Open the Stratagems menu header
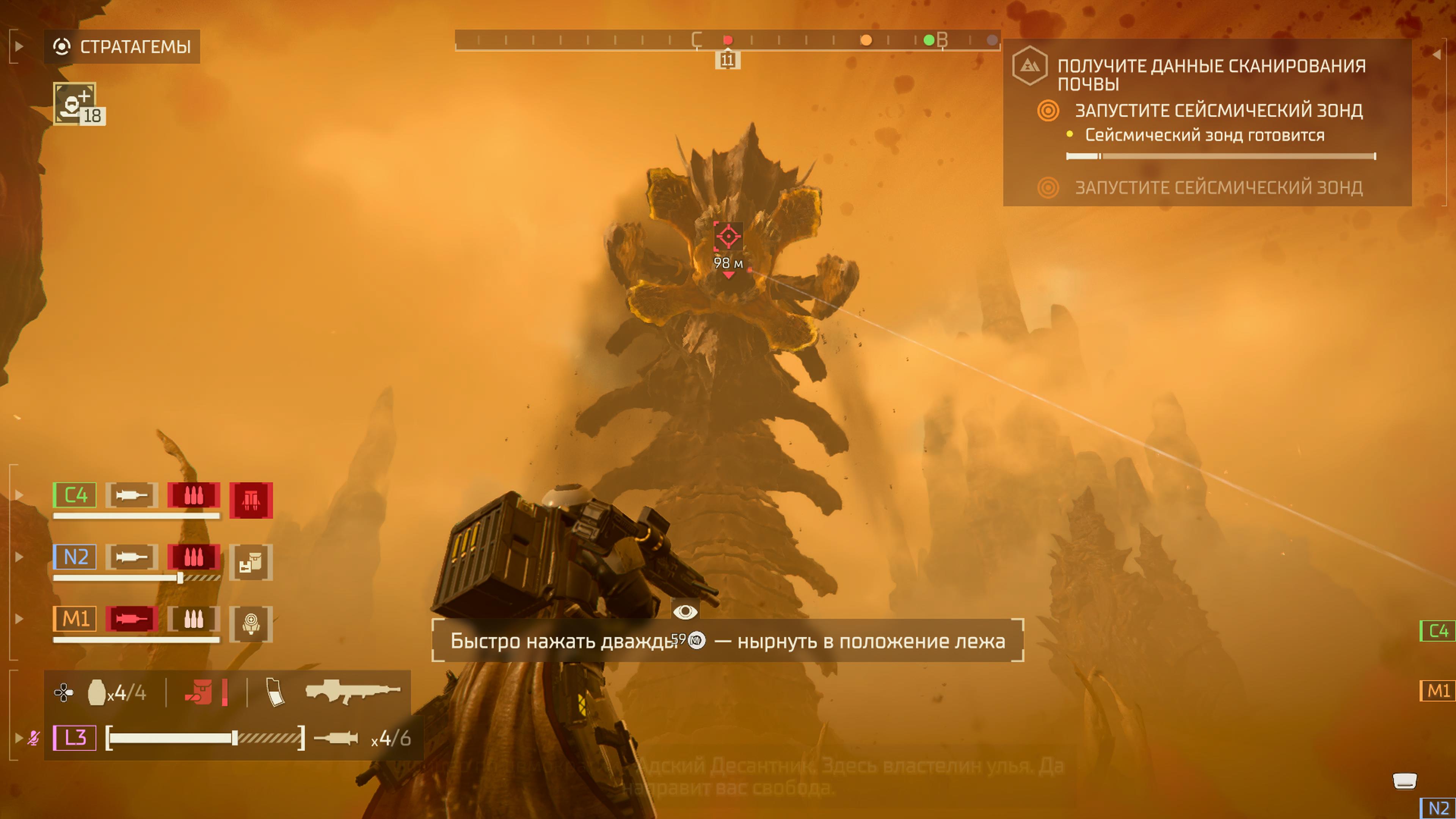1456x819 pixels. pyautogui.click(x=122, y=46)
